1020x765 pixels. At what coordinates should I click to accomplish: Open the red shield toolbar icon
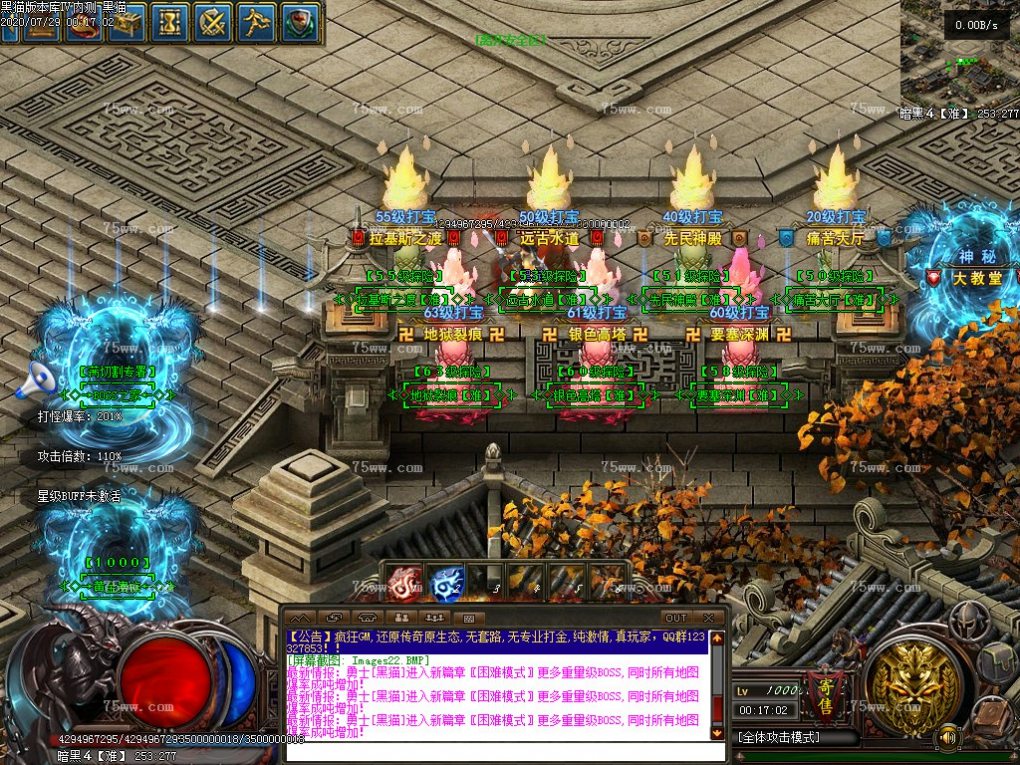300,21
